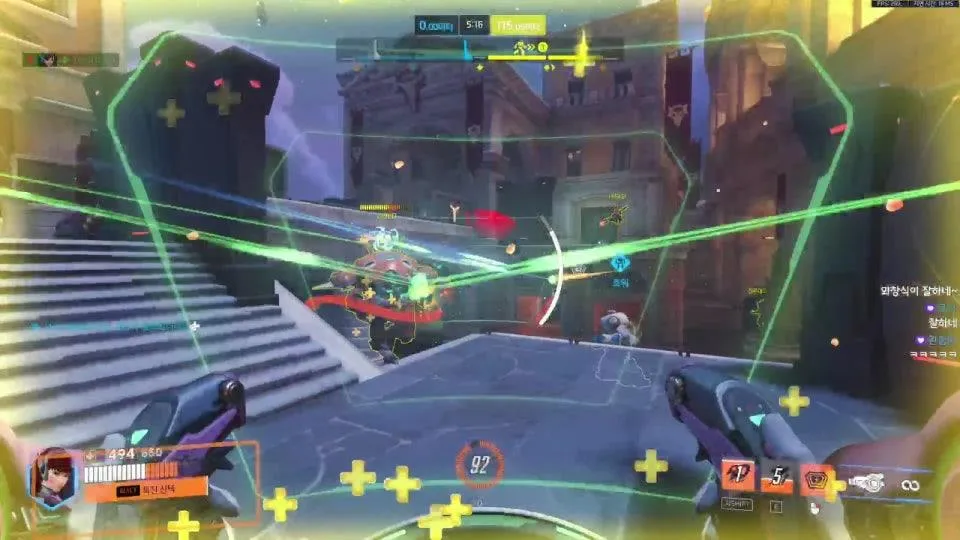Activate the Boosters ability icon

(738, 475)
